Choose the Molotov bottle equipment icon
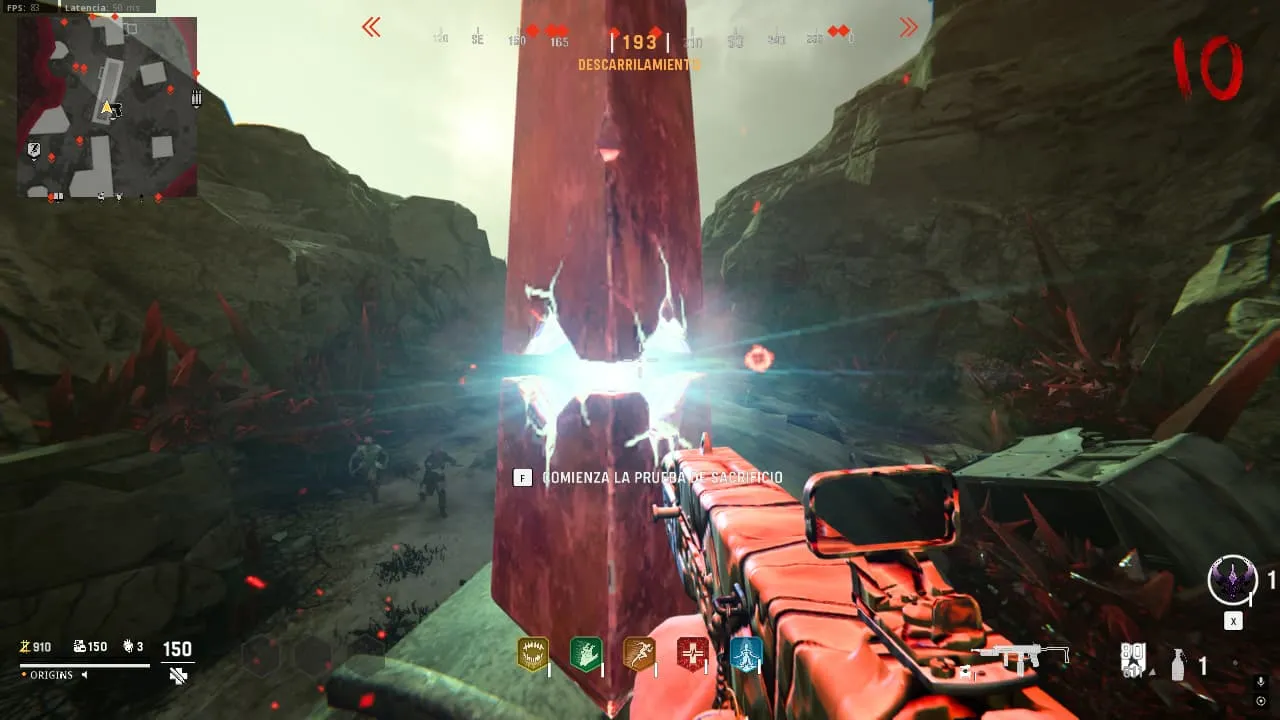The width and height of the screenshot is (1280, 720). pos(1178,664)
